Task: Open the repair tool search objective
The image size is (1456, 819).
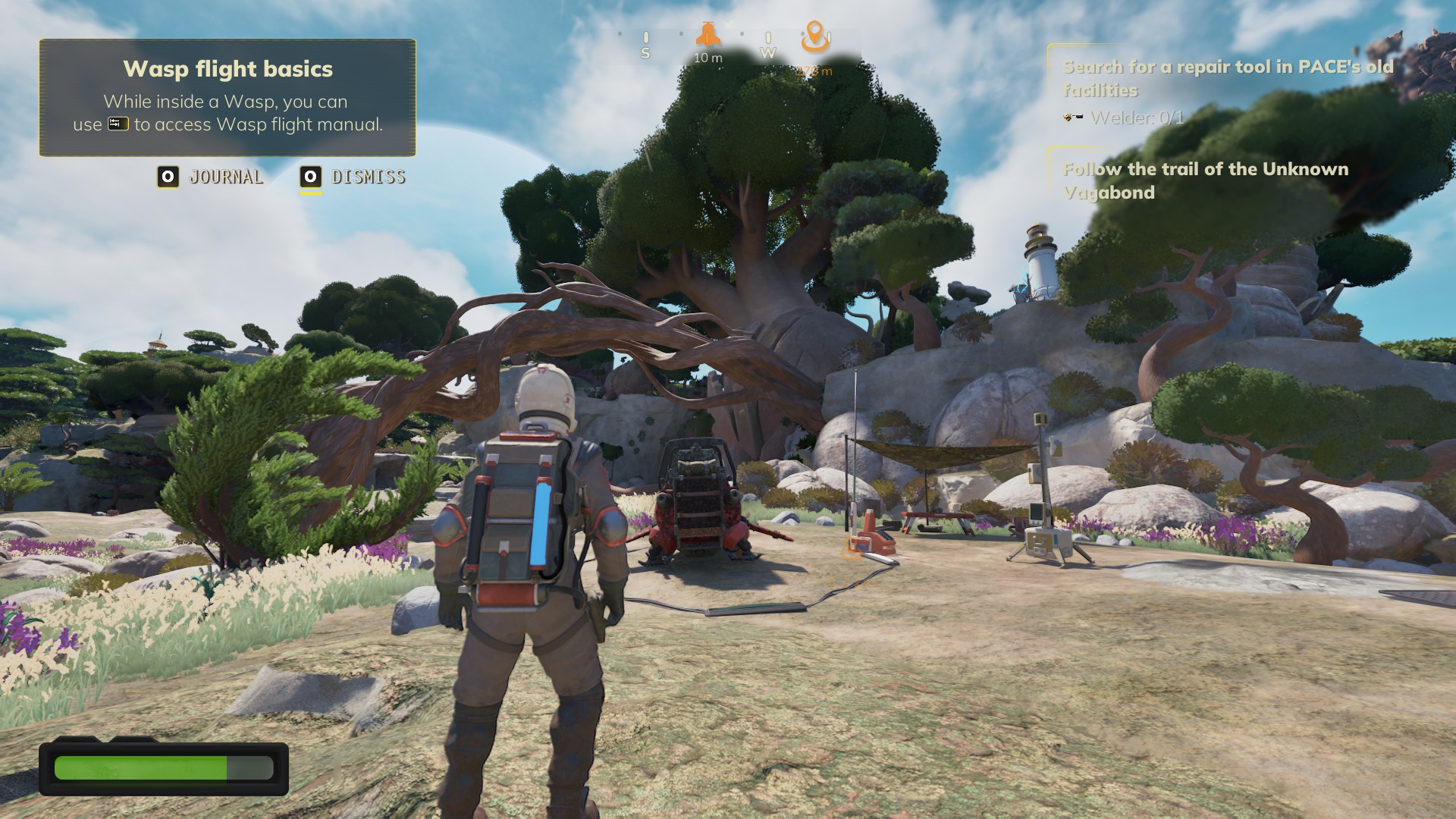Action: click(x=1227, y=79)
